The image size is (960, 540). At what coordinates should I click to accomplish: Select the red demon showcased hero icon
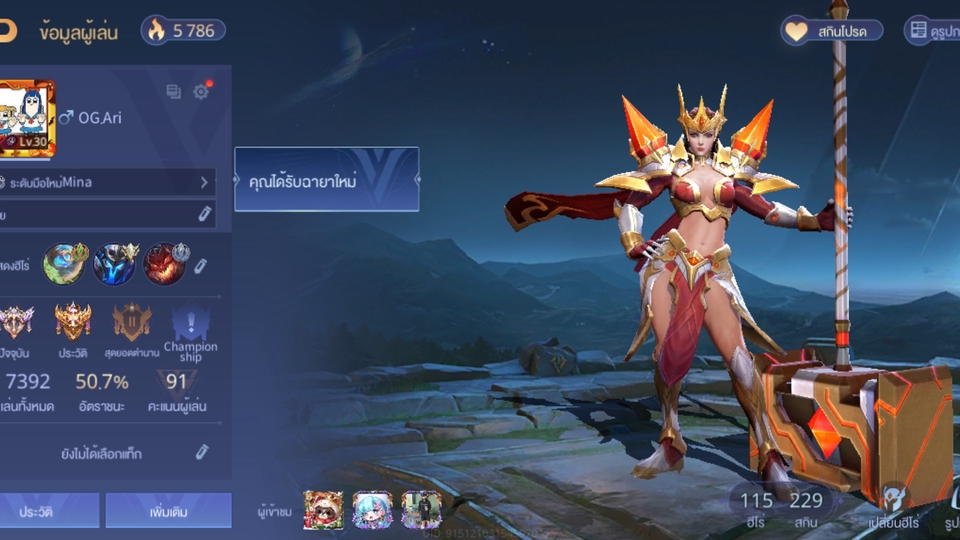(x=165, y=264)
